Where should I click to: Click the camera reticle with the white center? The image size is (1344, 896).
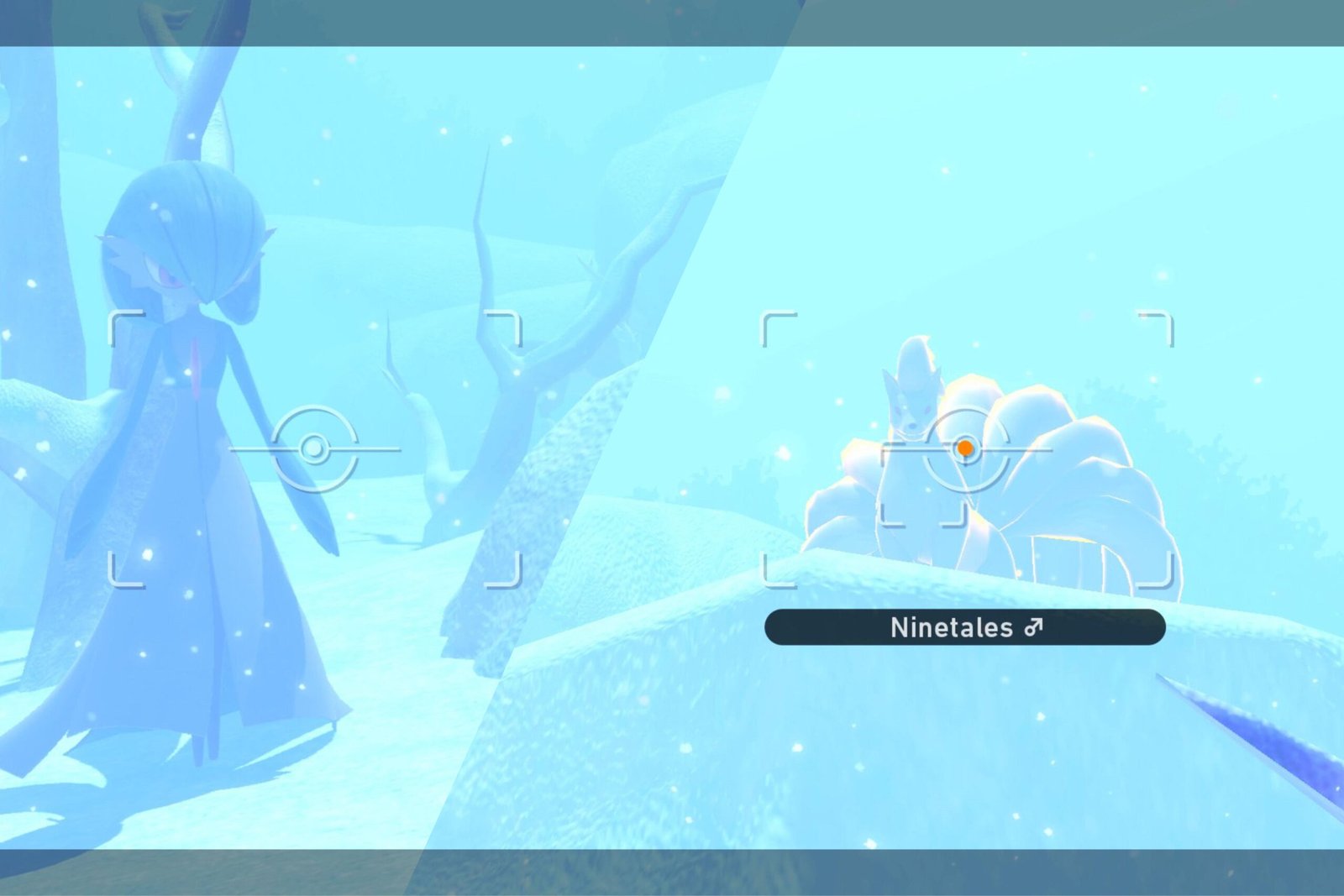tap(314, 448)
